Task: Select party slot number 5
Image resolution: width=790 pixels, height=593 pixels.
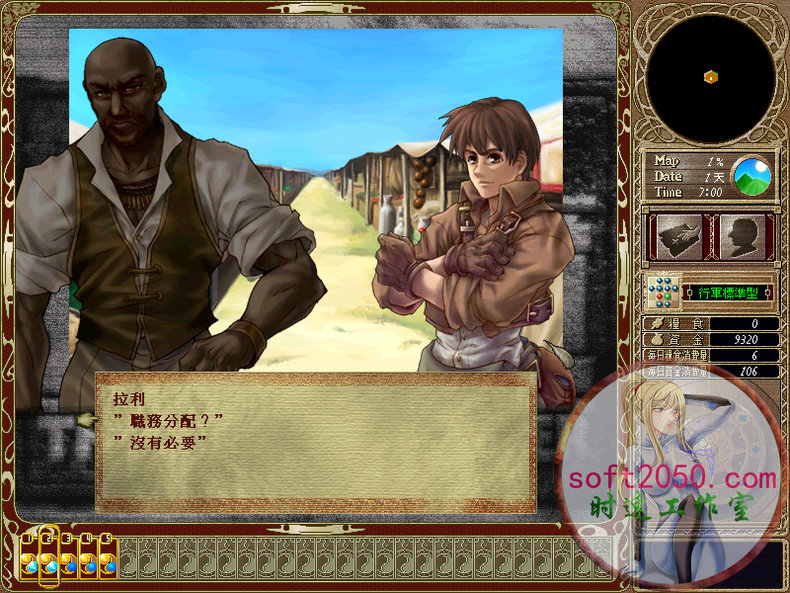Action: 108,557
